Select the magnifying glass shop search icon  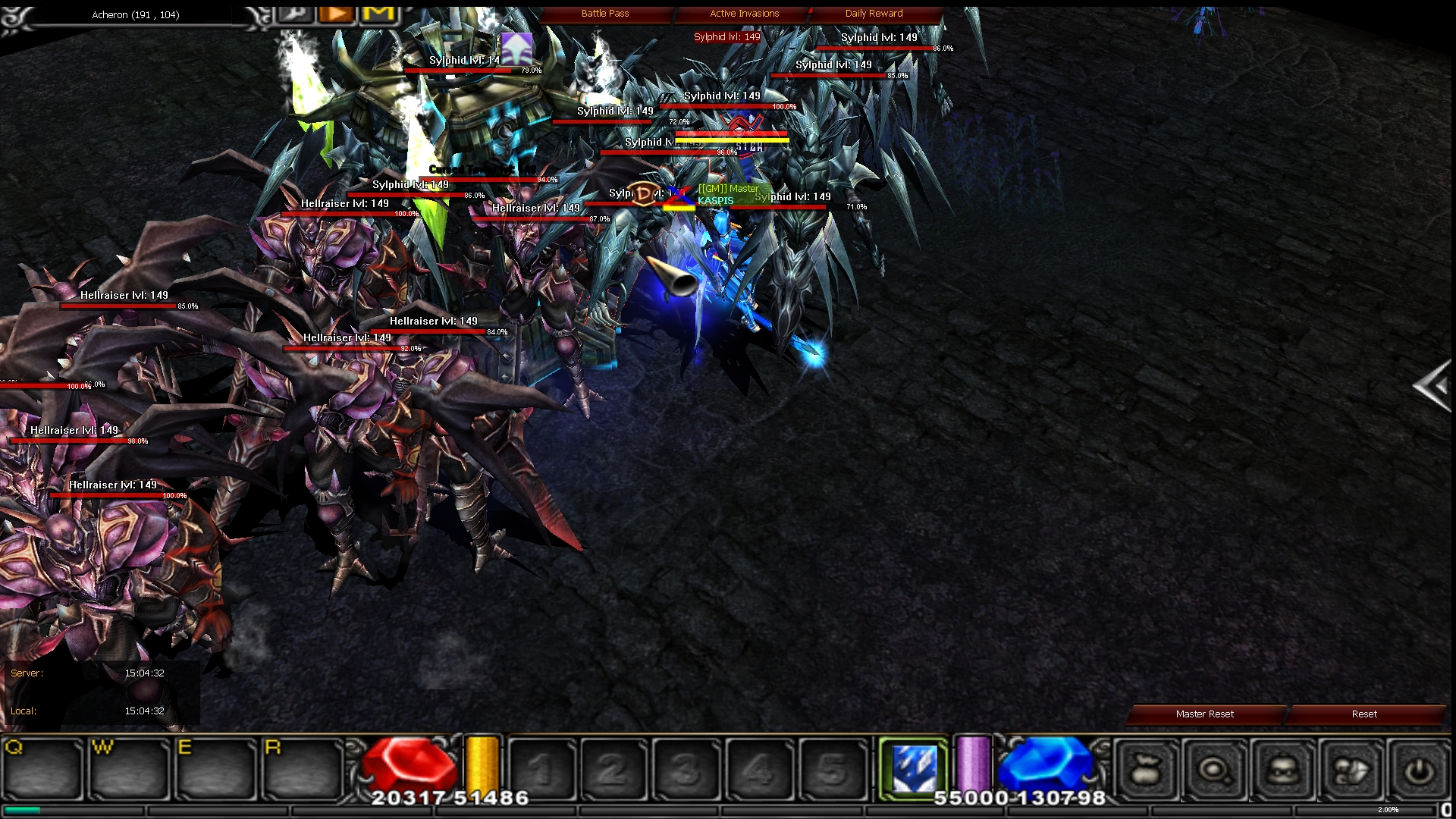(x=1215, y=767)
